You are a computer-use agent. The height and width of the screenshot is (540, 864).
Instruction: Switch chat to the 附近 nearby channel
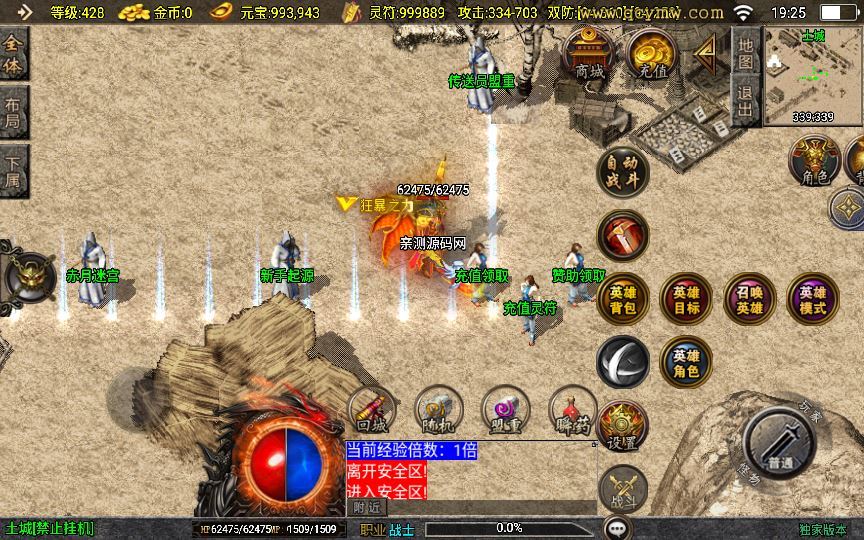367,508
